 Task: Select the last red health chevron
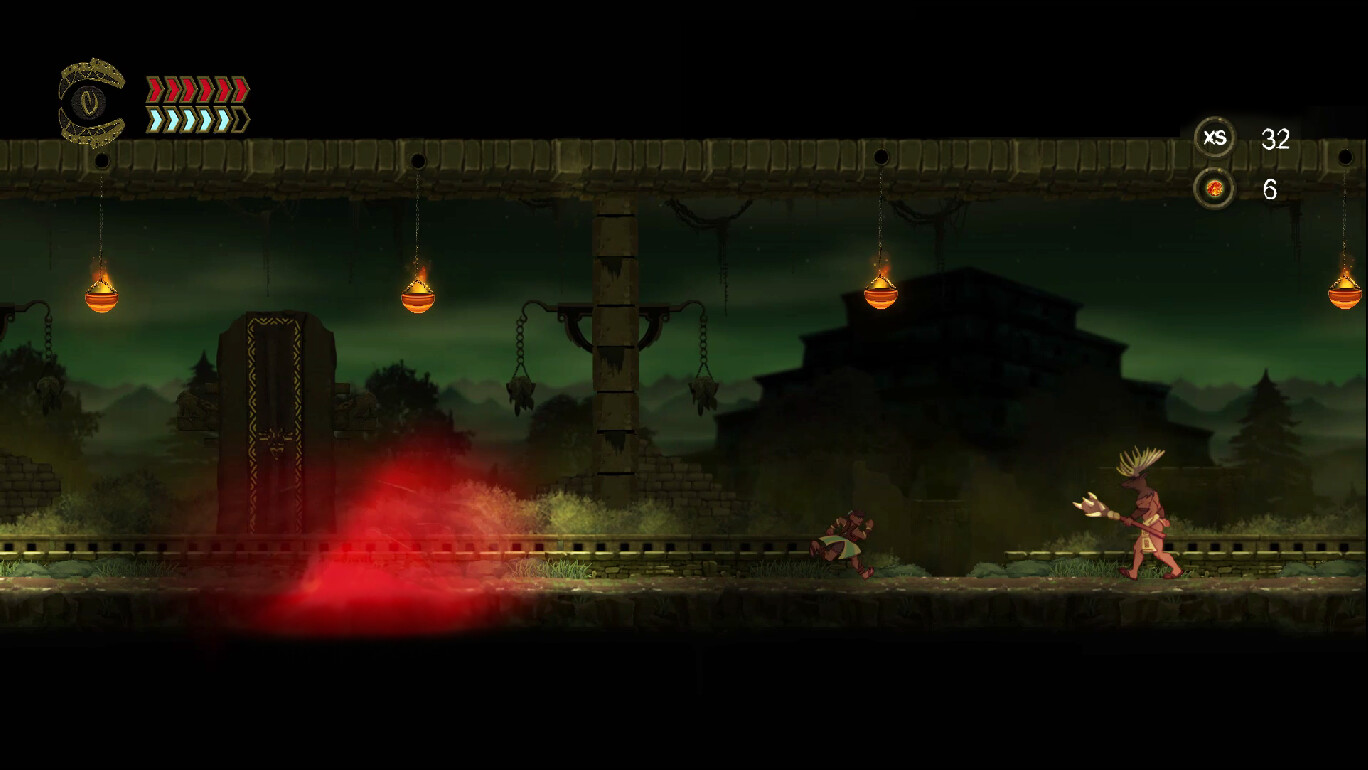[x=240, y=88]
